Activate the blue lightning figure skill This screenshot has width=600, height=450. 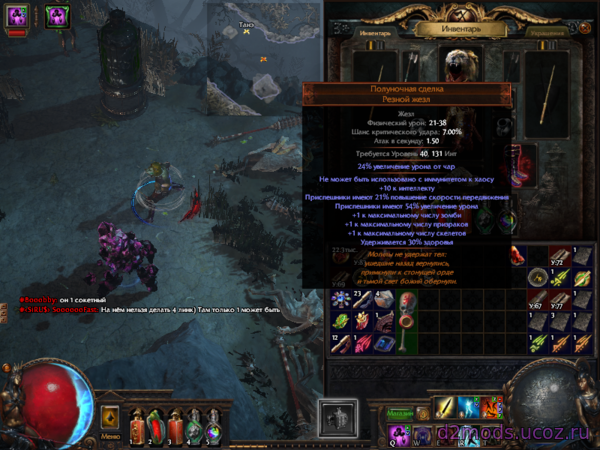469,408
